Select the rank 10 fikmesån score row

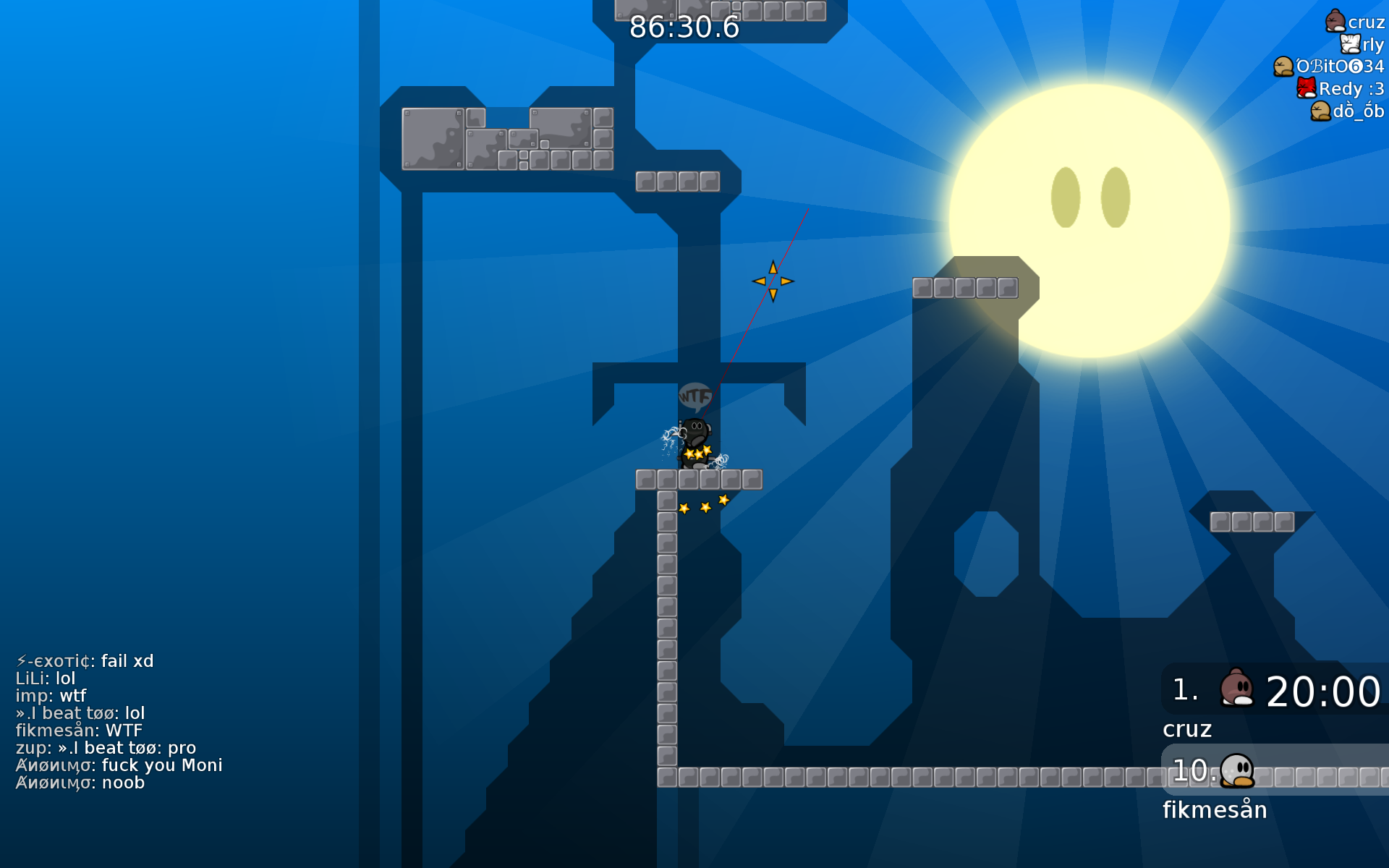pos(1275,770)
